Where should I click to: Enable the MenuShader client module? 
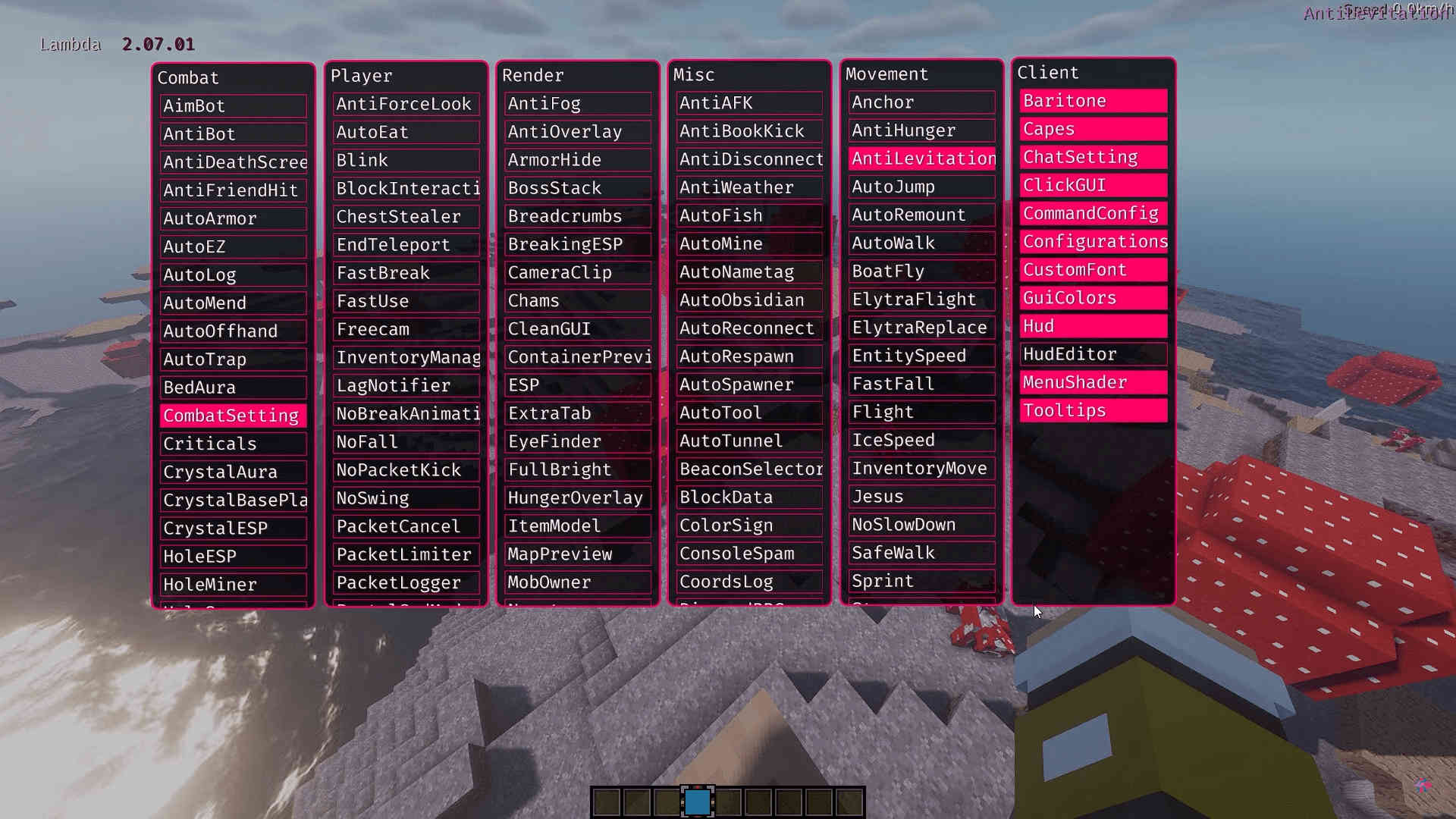(1092, 382)
